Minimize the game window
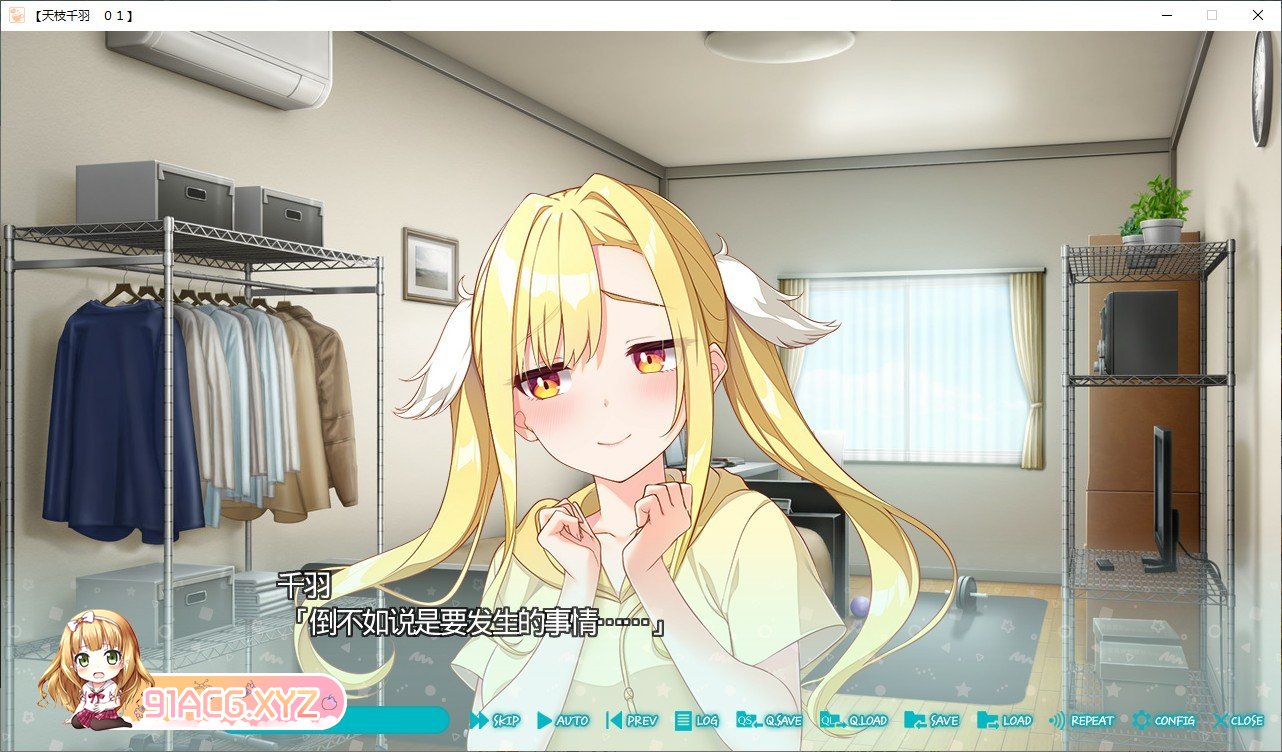This screenshot has width=1282, height=752. click(1167, 15)
